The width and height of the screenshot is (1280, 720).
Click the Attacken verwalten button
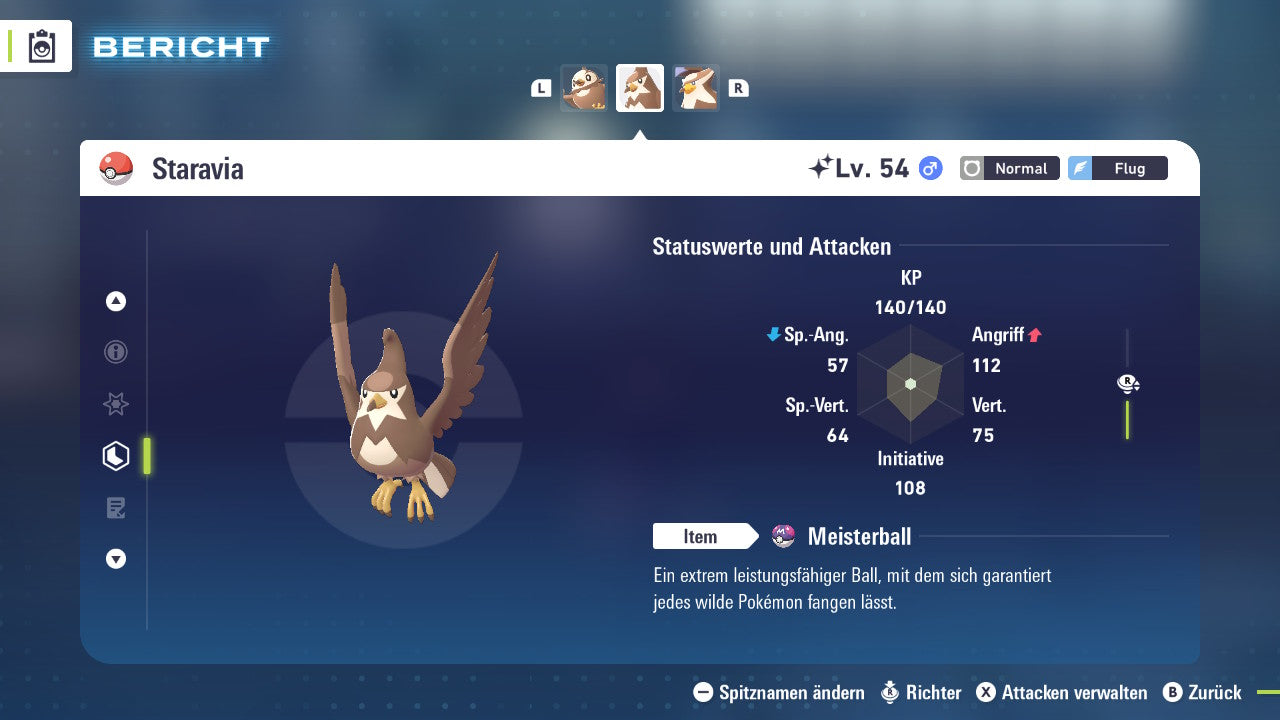pos(1063,692)
